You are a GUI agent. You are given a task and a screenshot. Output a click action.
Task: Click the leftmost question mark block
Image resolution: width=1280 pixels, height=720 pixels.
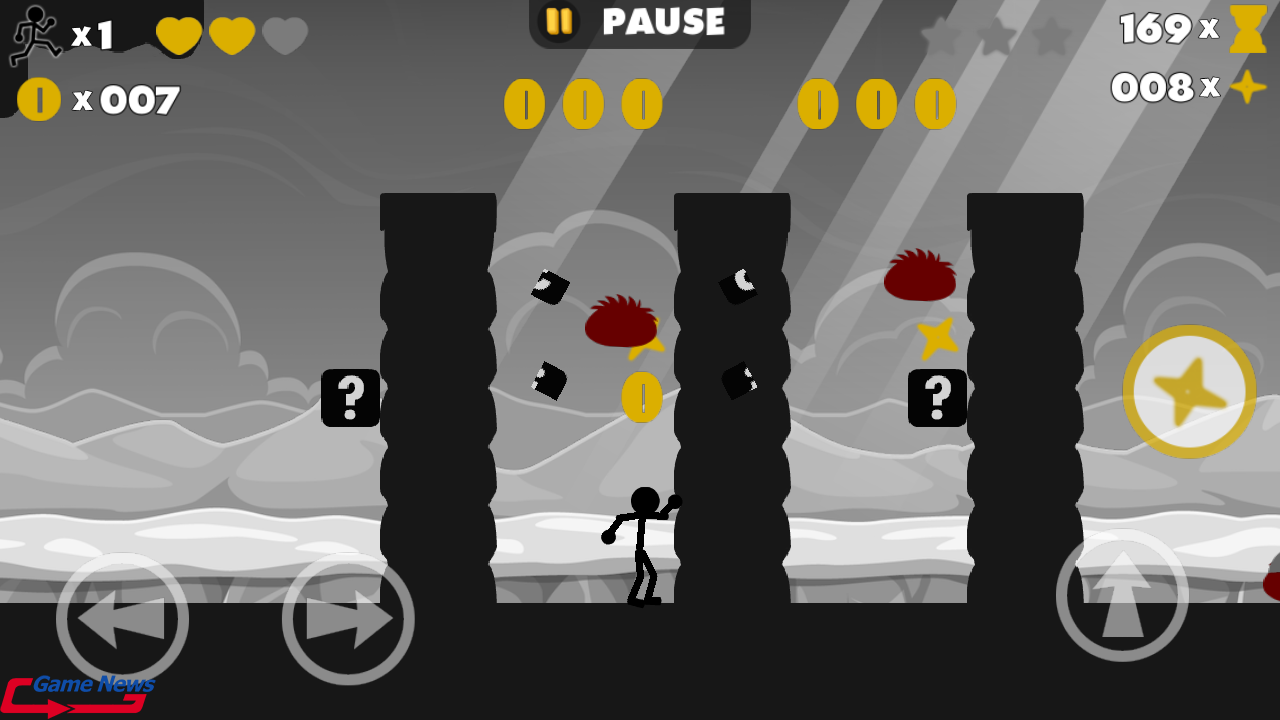coord(349,398)
